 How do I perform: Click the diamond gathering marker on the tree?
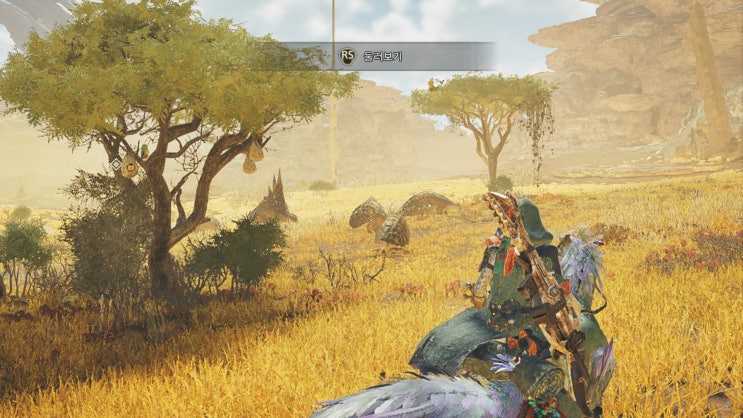pyautogui.click(x=116, y=162)
